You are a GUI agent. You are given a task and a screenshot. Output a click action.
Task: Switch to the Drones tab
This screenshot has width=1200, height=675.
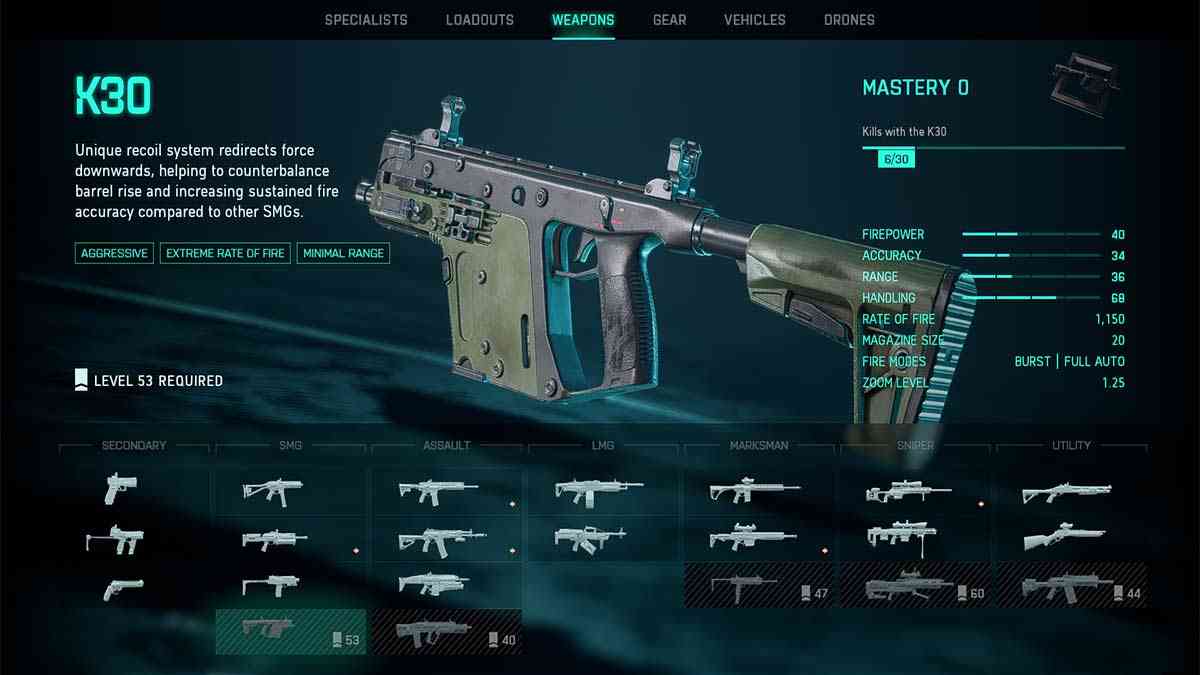[x=849, y=20]
